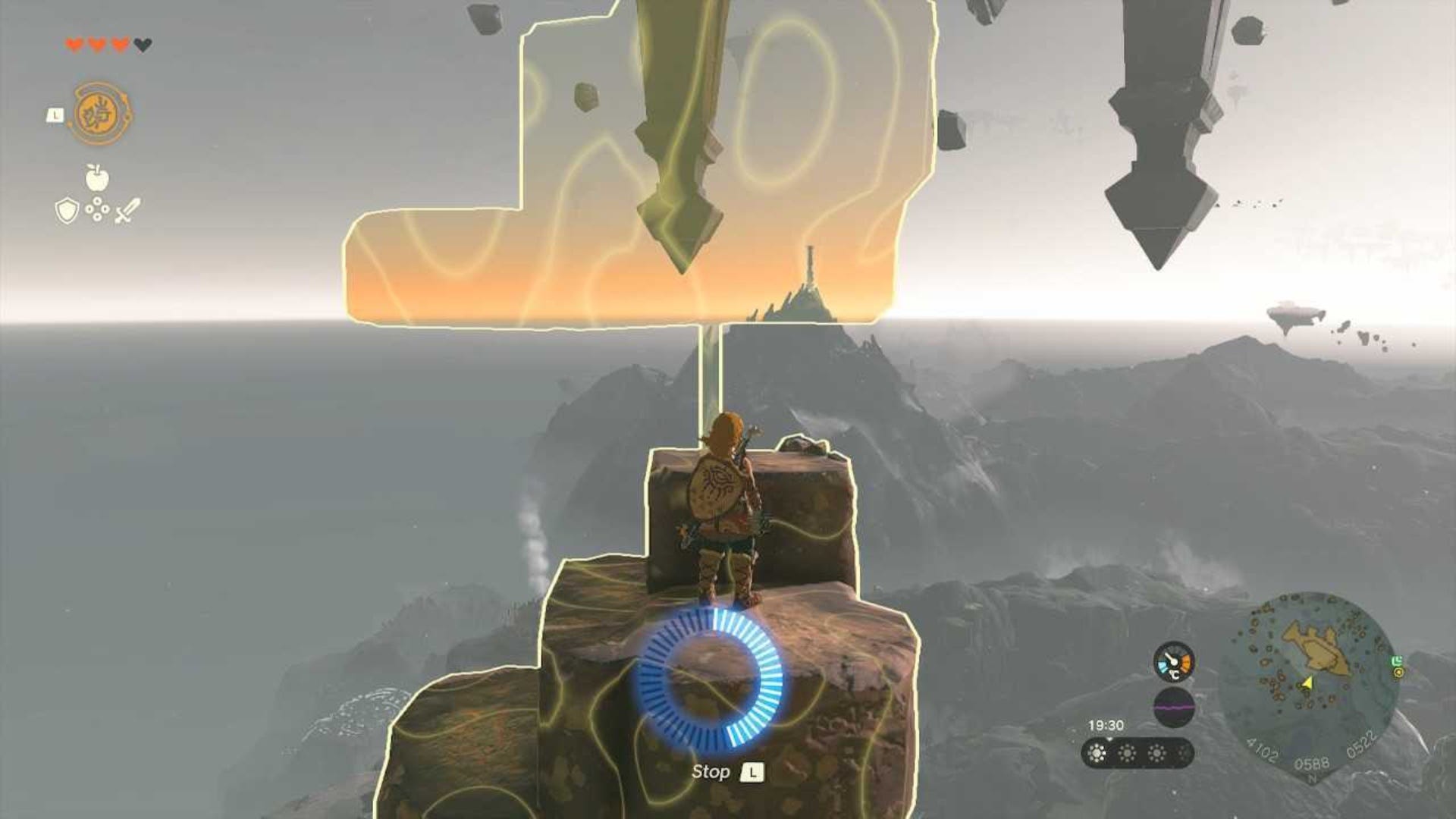Select the shield equipment icon
Screen dimensions: 1456x819
pos(67,211)
